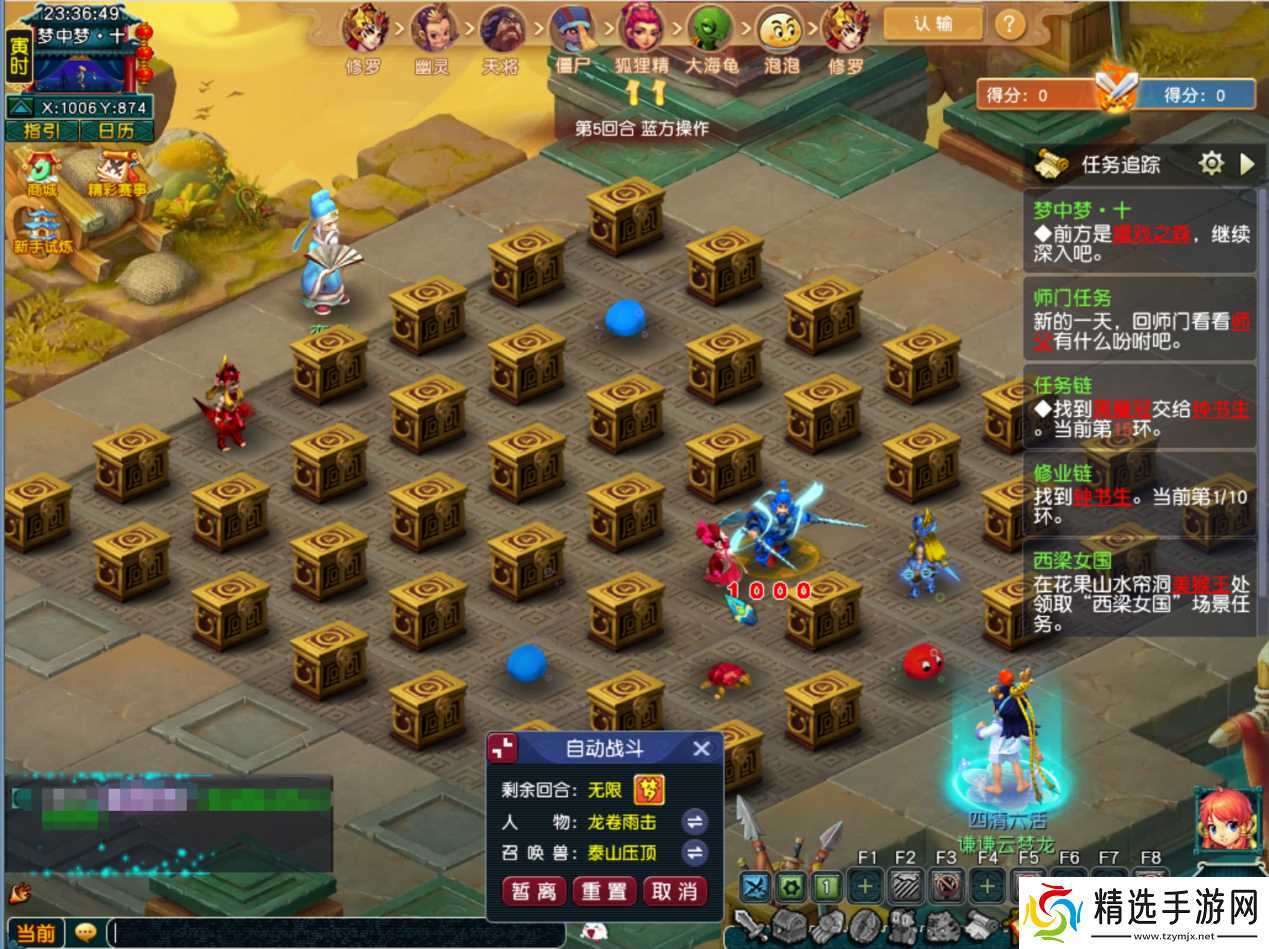This screenshot has height=949, width=1269.
Task: Cancel auto-battle with the 取消 button
Action: pyautogui.click(x=674, y=891)
